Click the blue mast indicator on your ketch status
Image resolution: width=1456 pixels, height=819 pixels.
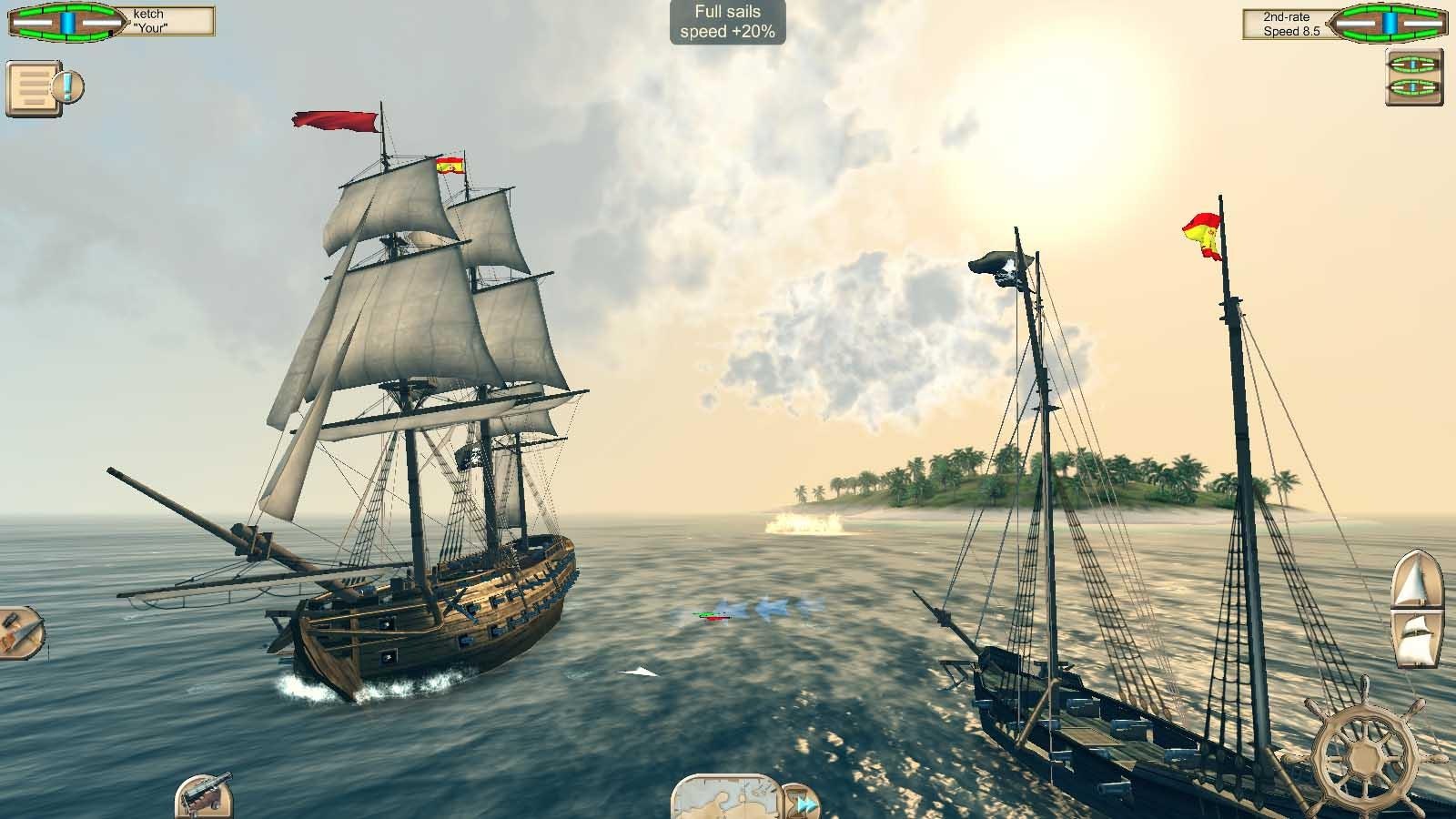(66, 22)
